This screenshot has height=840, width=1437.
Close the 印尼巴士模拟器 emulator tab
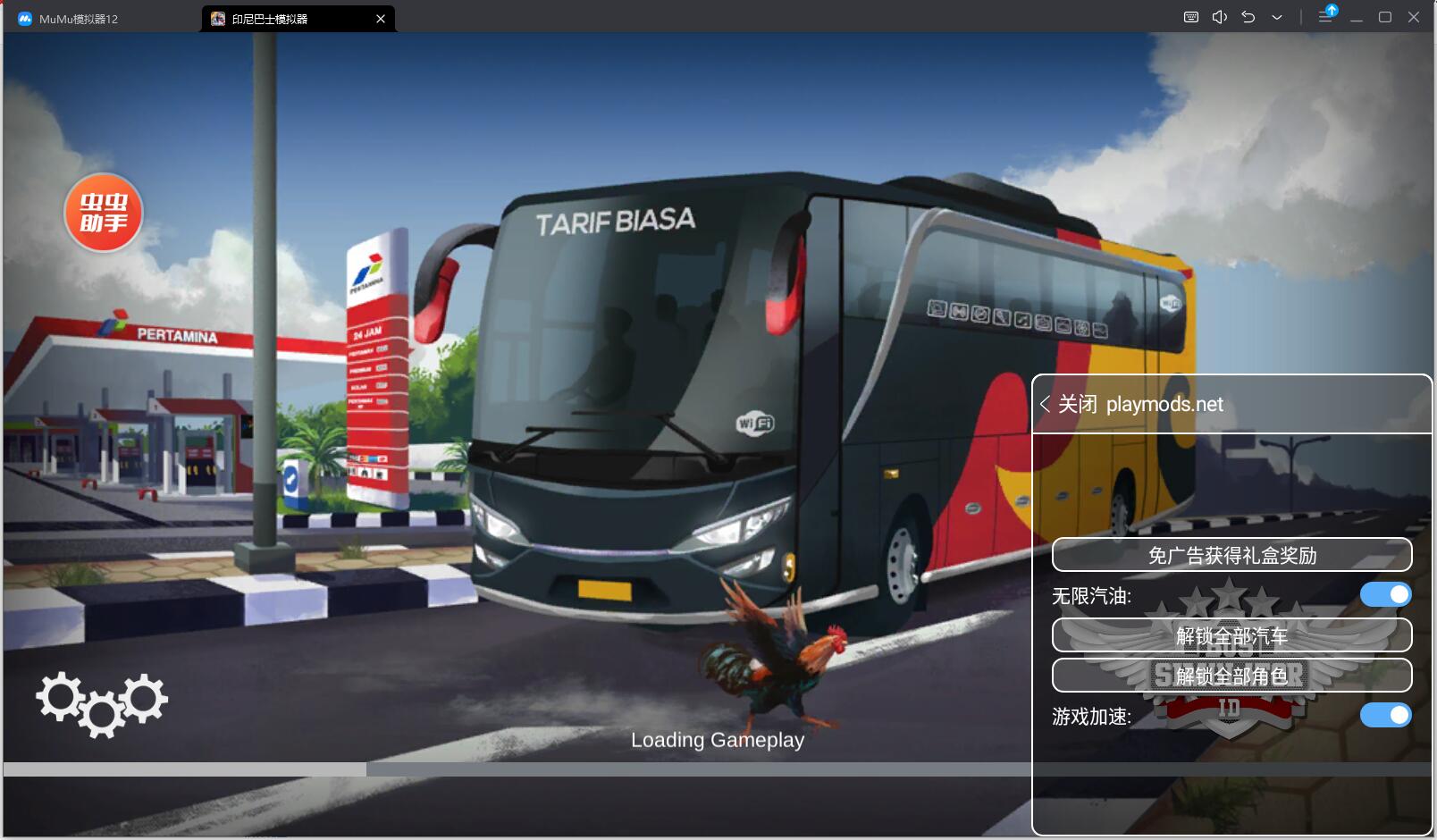click(381, 19)
